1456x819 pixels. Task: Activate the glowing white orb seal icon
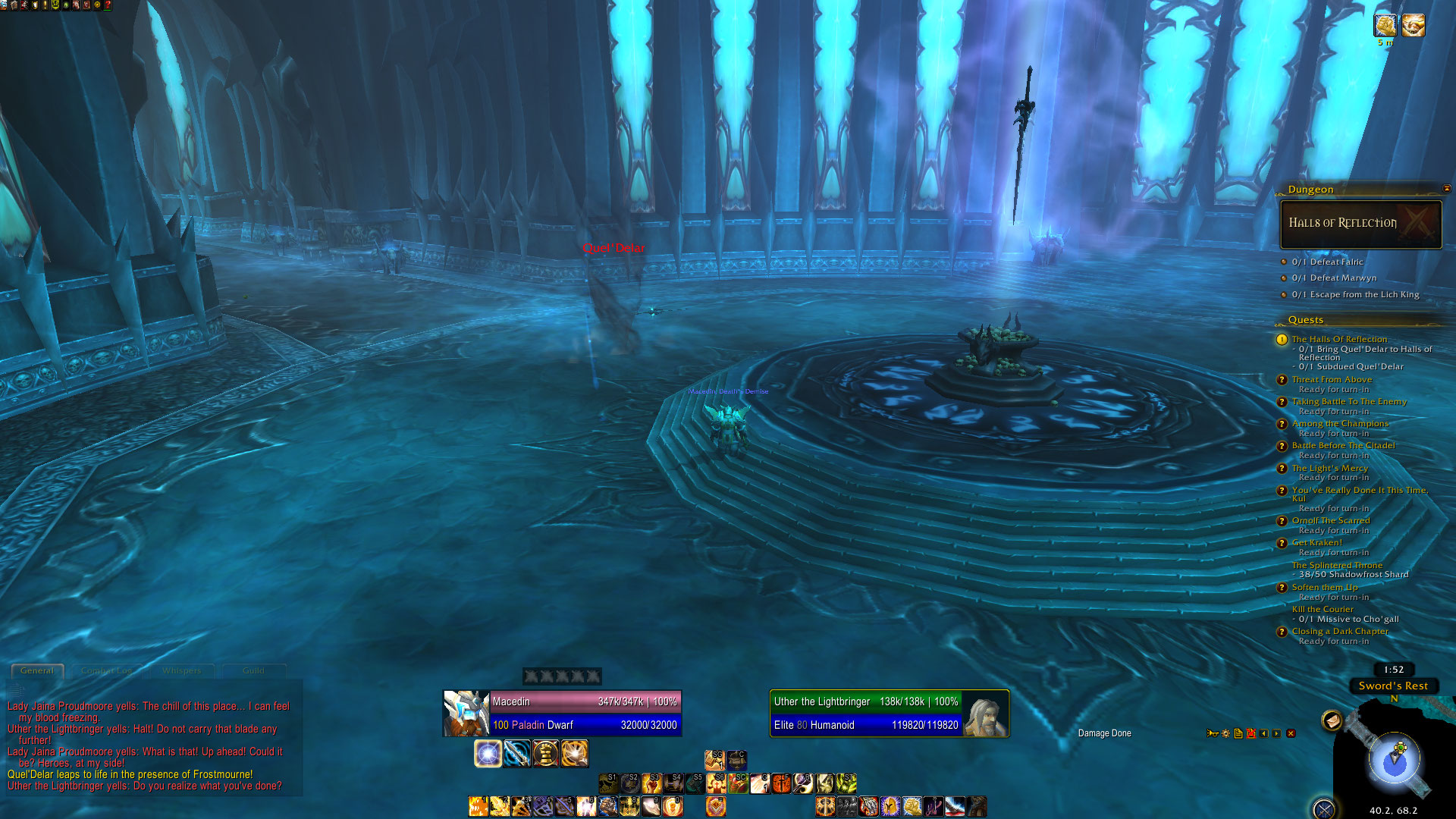tap(488, 753)
